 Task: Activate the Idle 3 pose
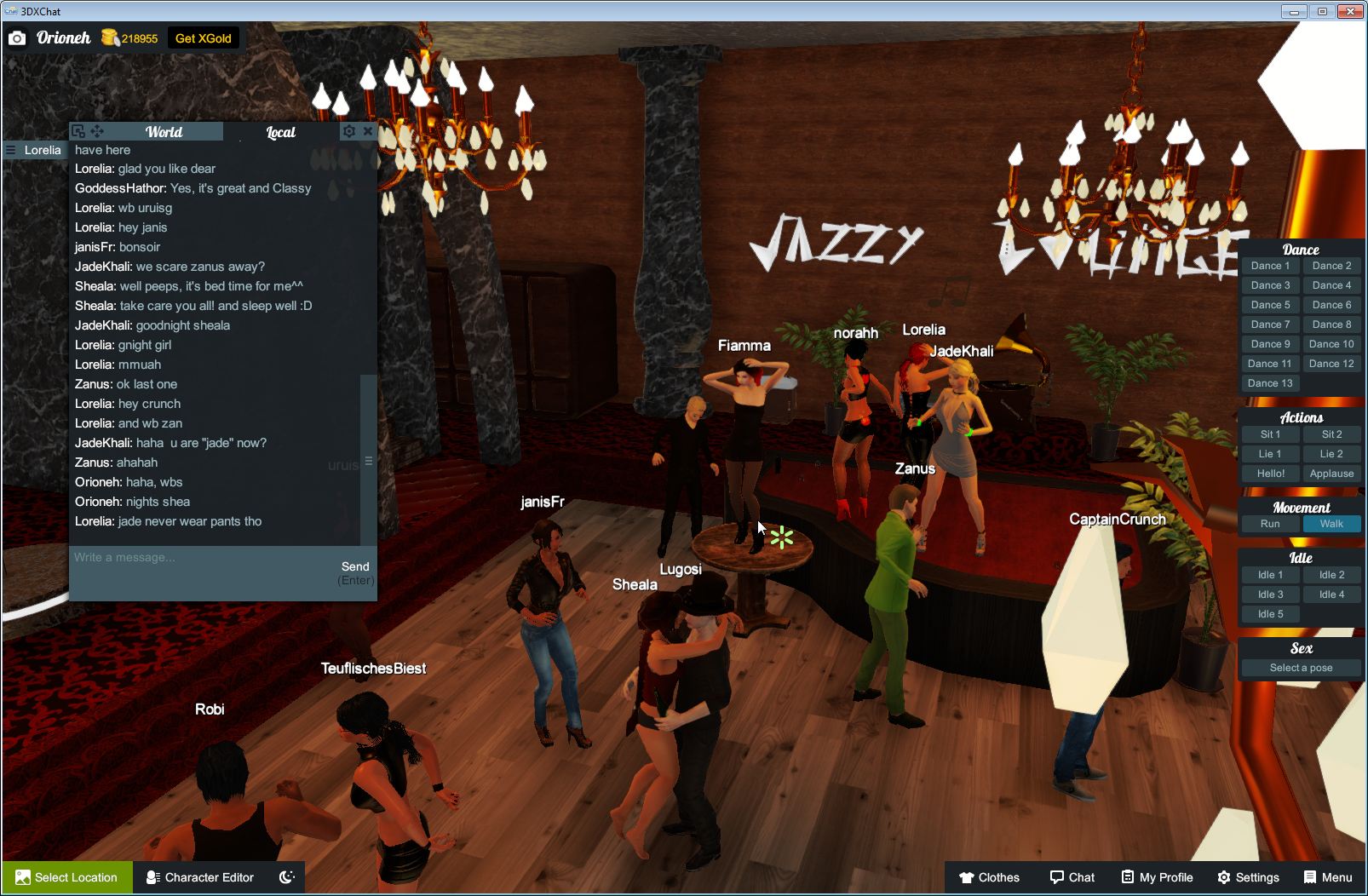pyautogui.click(x=1270, y=594)
